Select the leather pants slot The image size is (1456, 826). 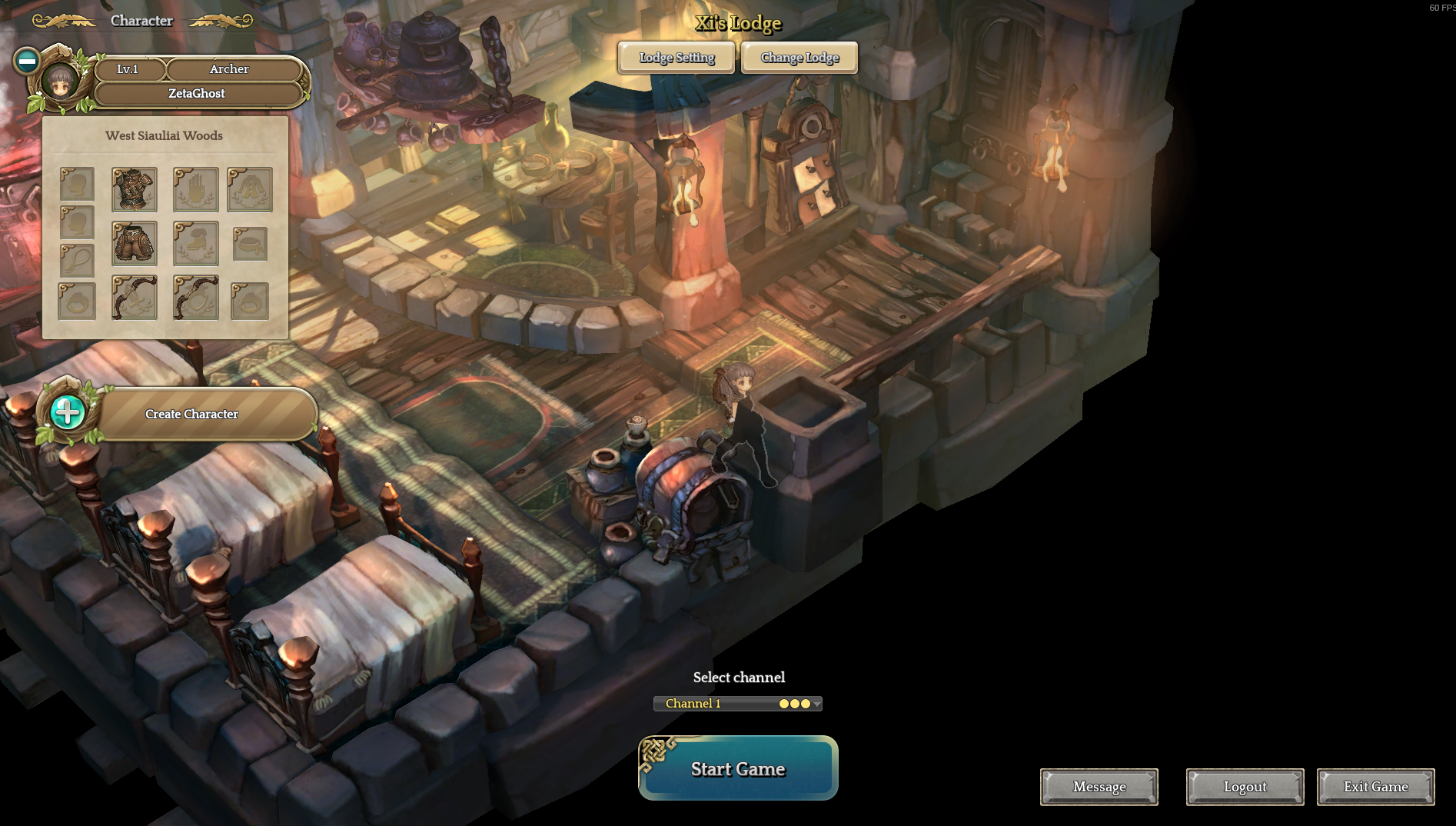135,243
